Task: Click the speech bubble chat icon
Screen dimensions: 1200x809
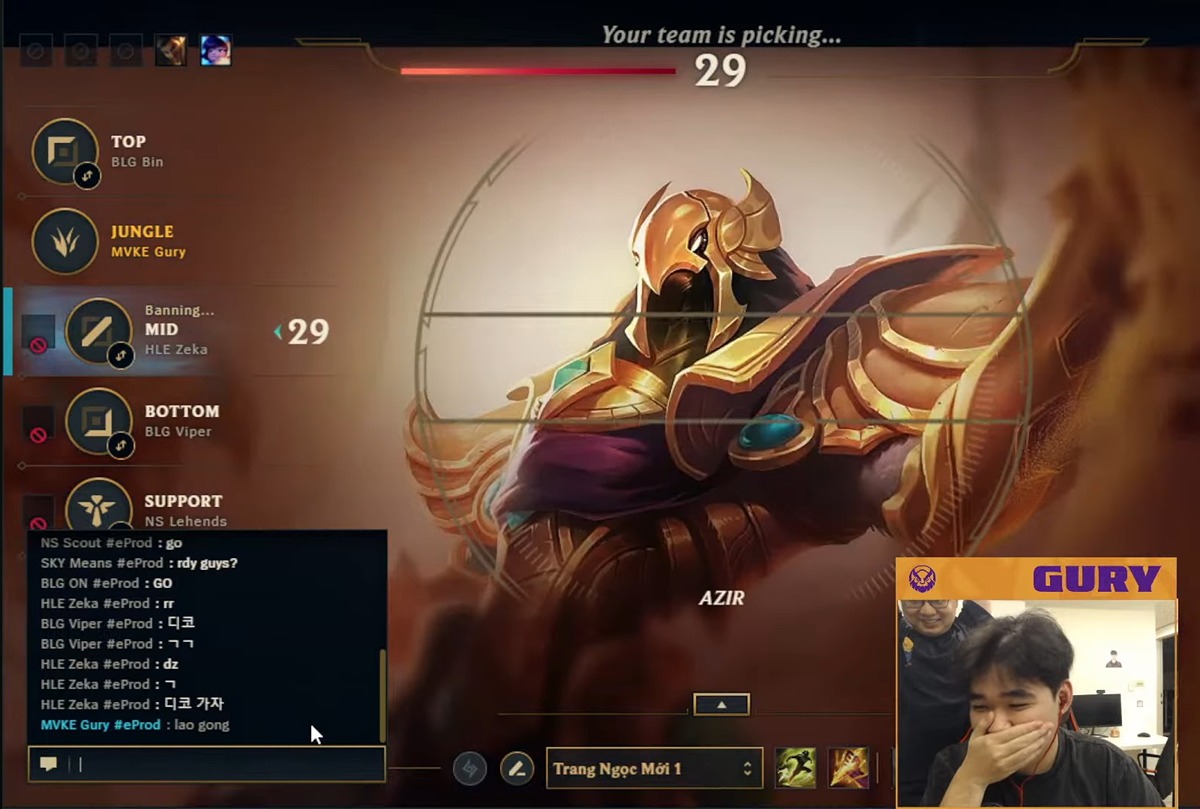Action: [x=48, y=764]
